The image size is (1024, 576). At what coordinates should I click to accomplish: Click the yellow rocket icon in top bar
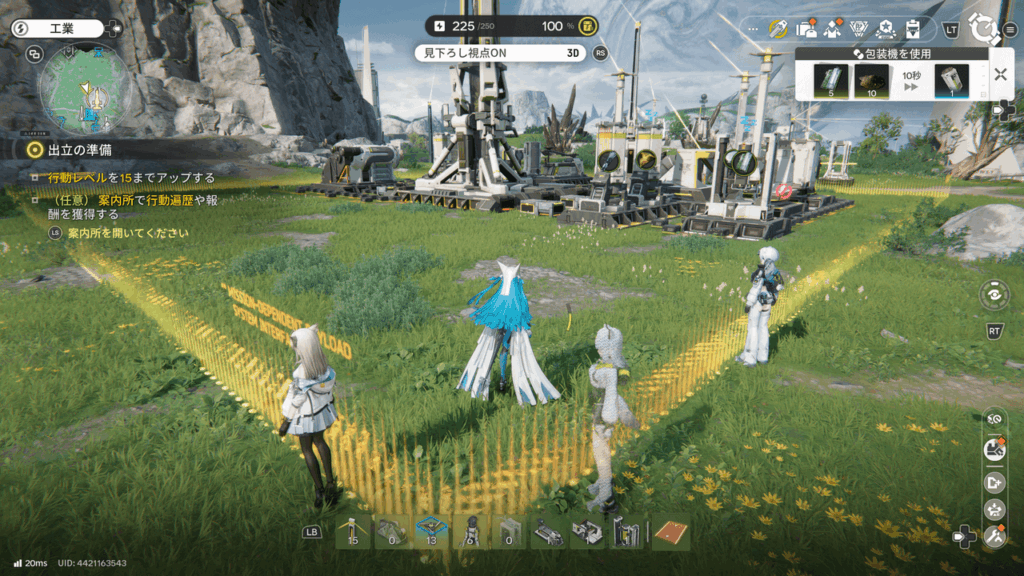(777, 29)
